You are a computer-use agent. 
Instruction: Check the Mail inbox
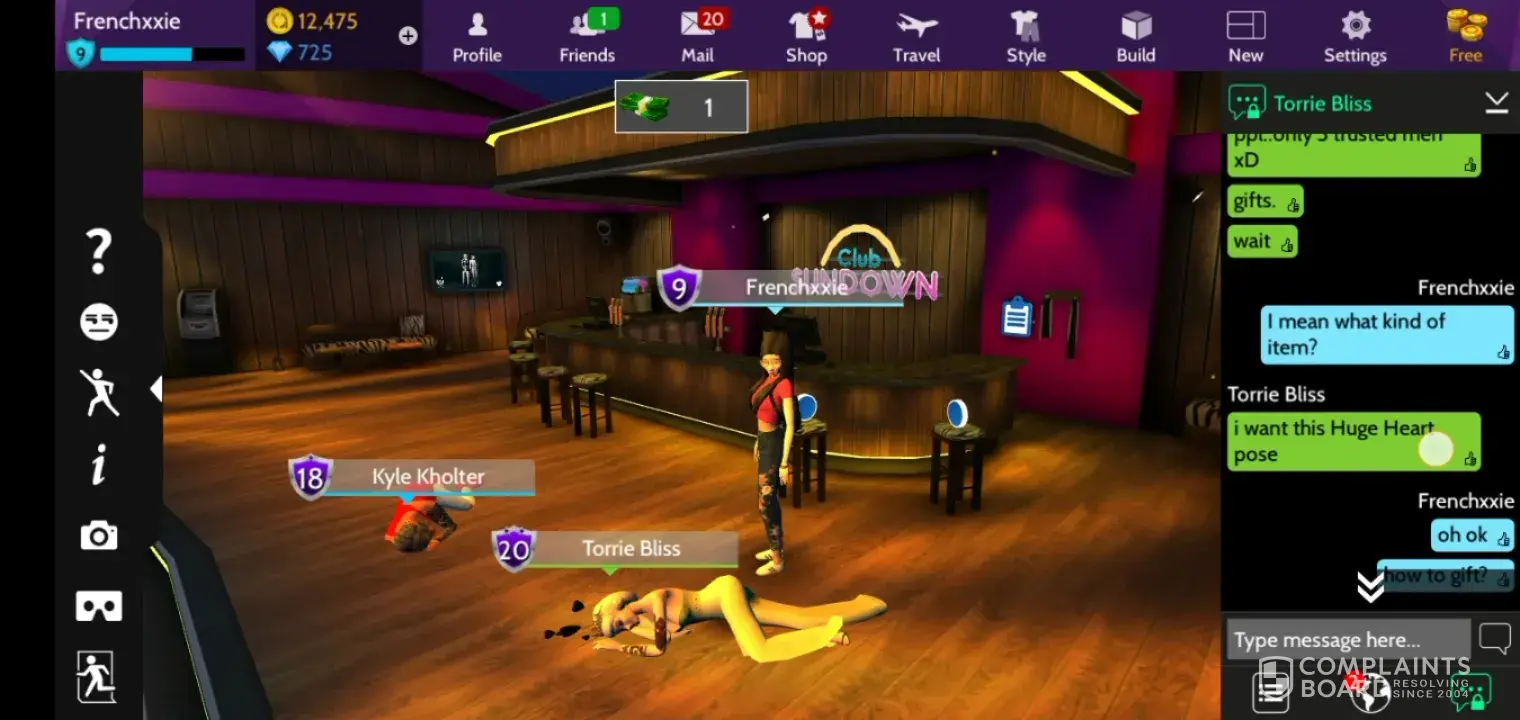coord(698,36)
